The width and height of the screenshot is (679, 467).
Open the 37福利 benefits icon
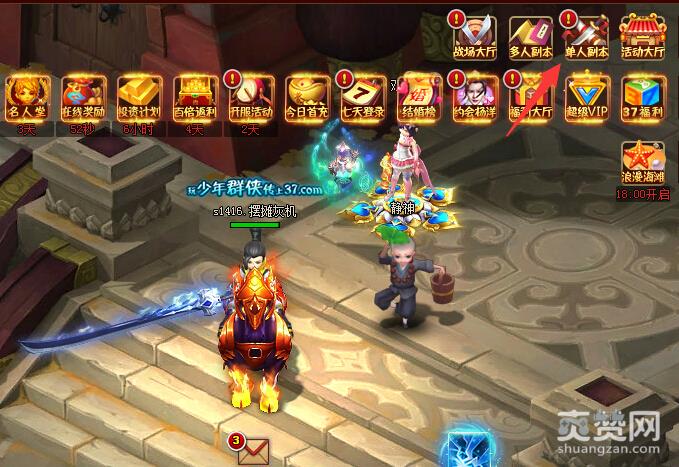643,97
